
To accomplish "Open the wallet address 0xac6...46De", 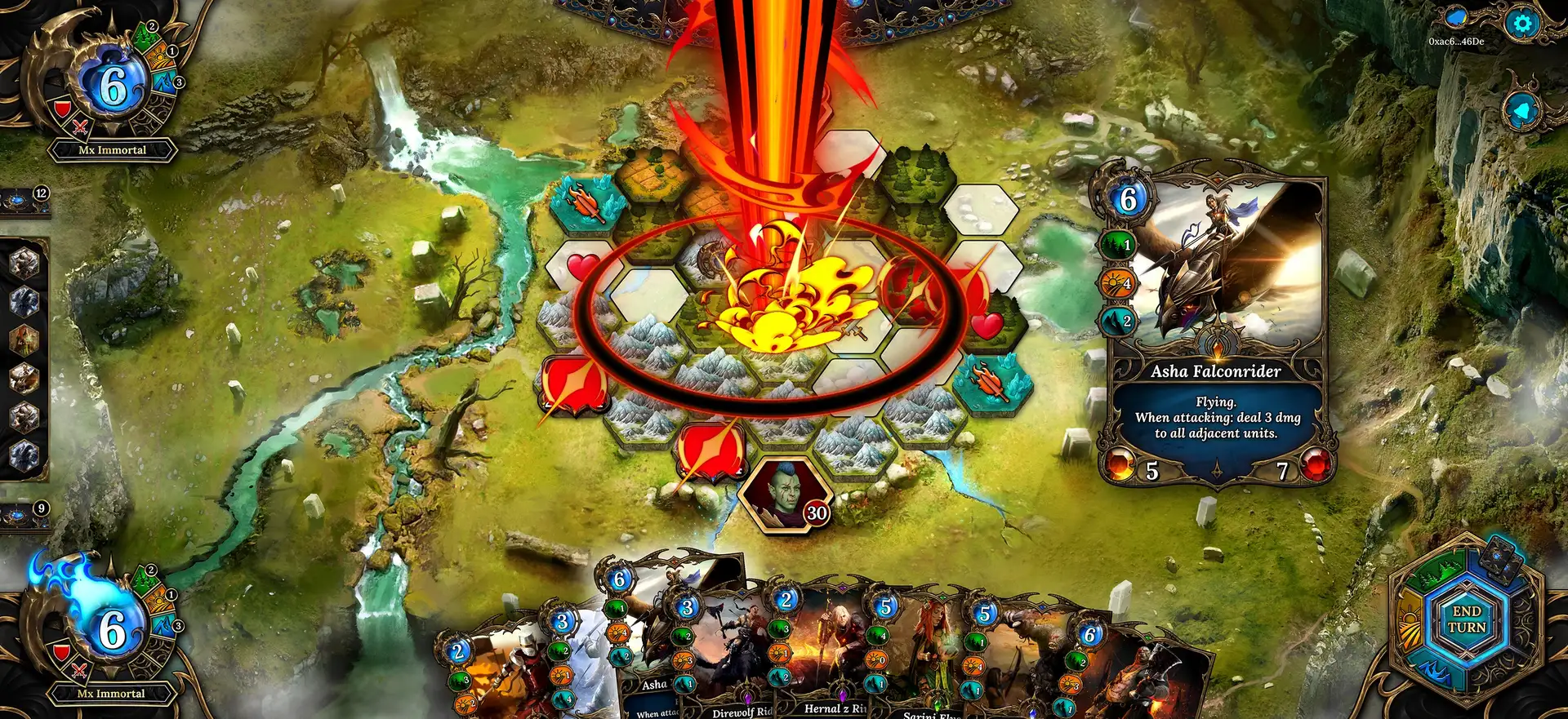I will [1456, 42].
